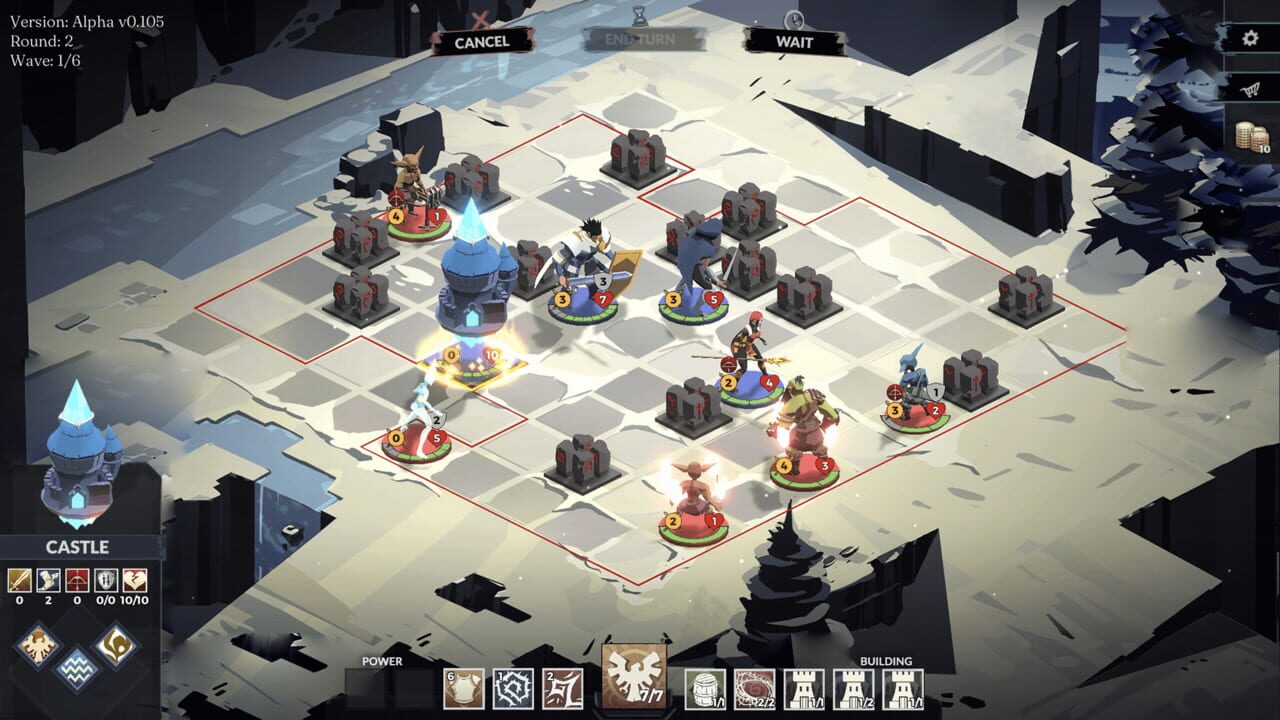Select the tower building icon showing 1/2
Viewport: 1280px width, 720px height.
pyautogui.click(x=855, y=687)
